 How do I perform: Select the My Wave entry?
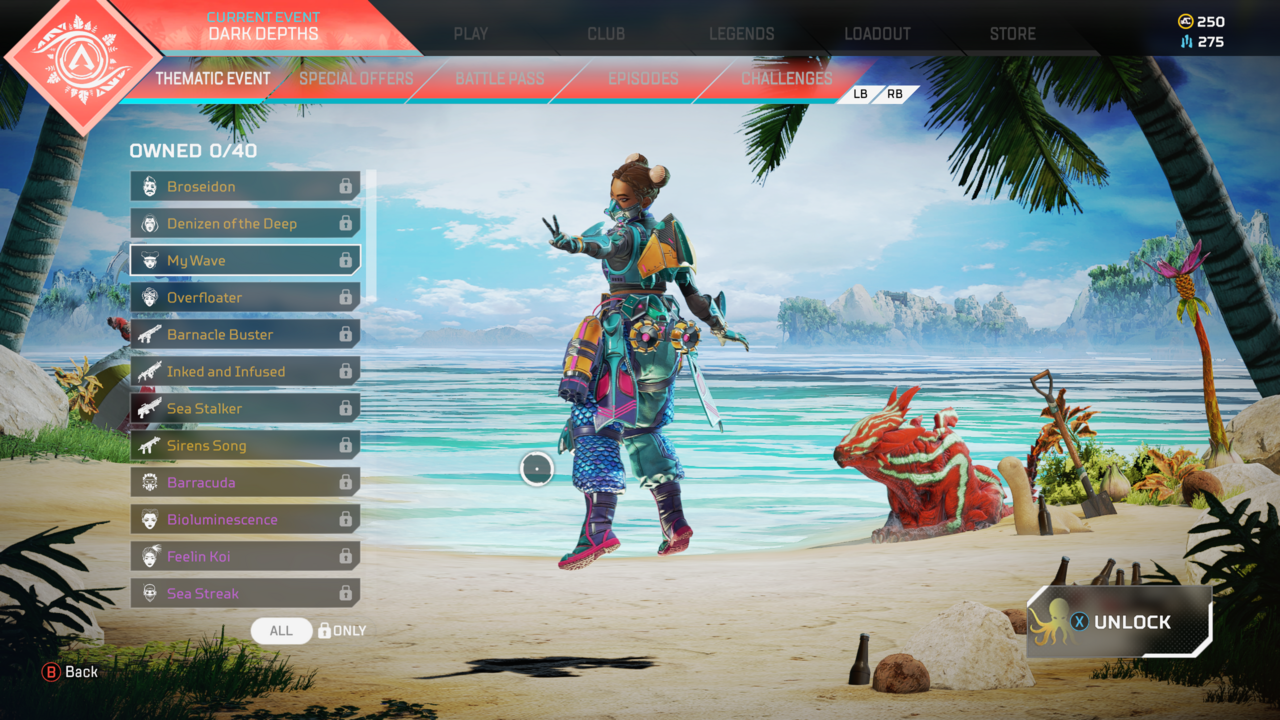coord(245,261)
